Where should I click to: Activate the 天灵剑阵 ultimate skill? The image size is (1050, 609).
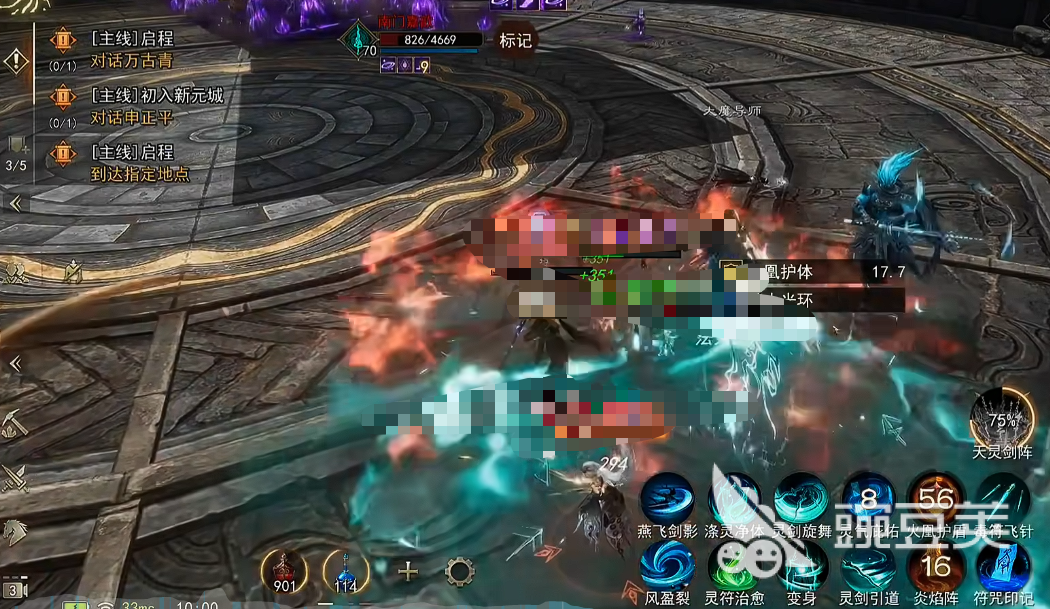coord(1002,416)
